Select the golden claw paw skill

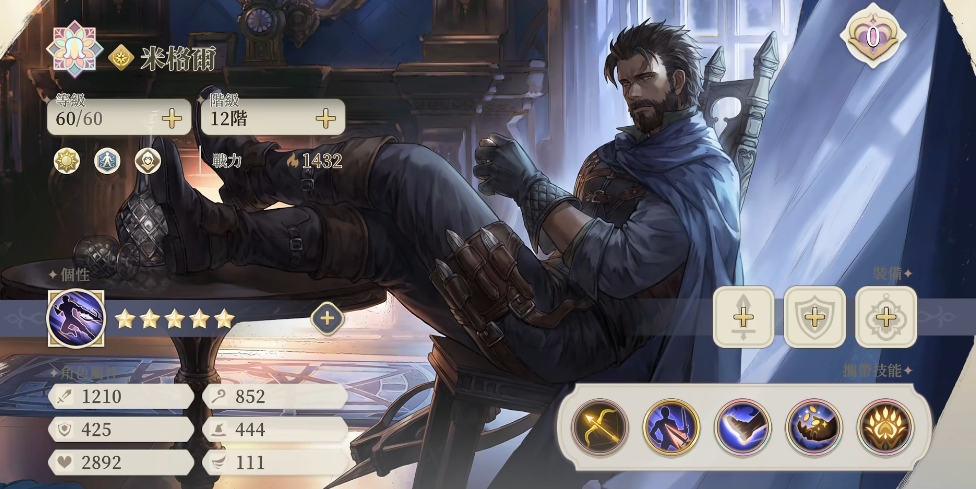coord(885,427)
